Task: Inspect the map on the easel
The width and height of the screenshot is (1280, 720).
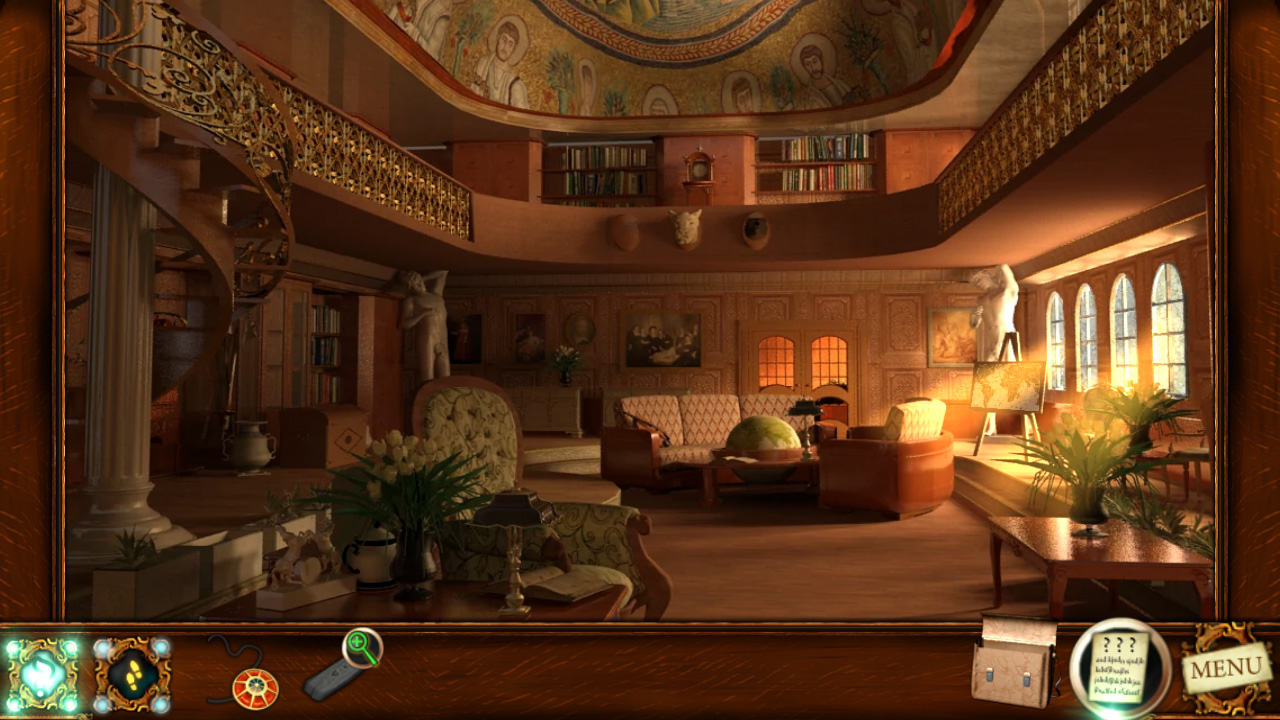Action: click(x=1005, y=386)
